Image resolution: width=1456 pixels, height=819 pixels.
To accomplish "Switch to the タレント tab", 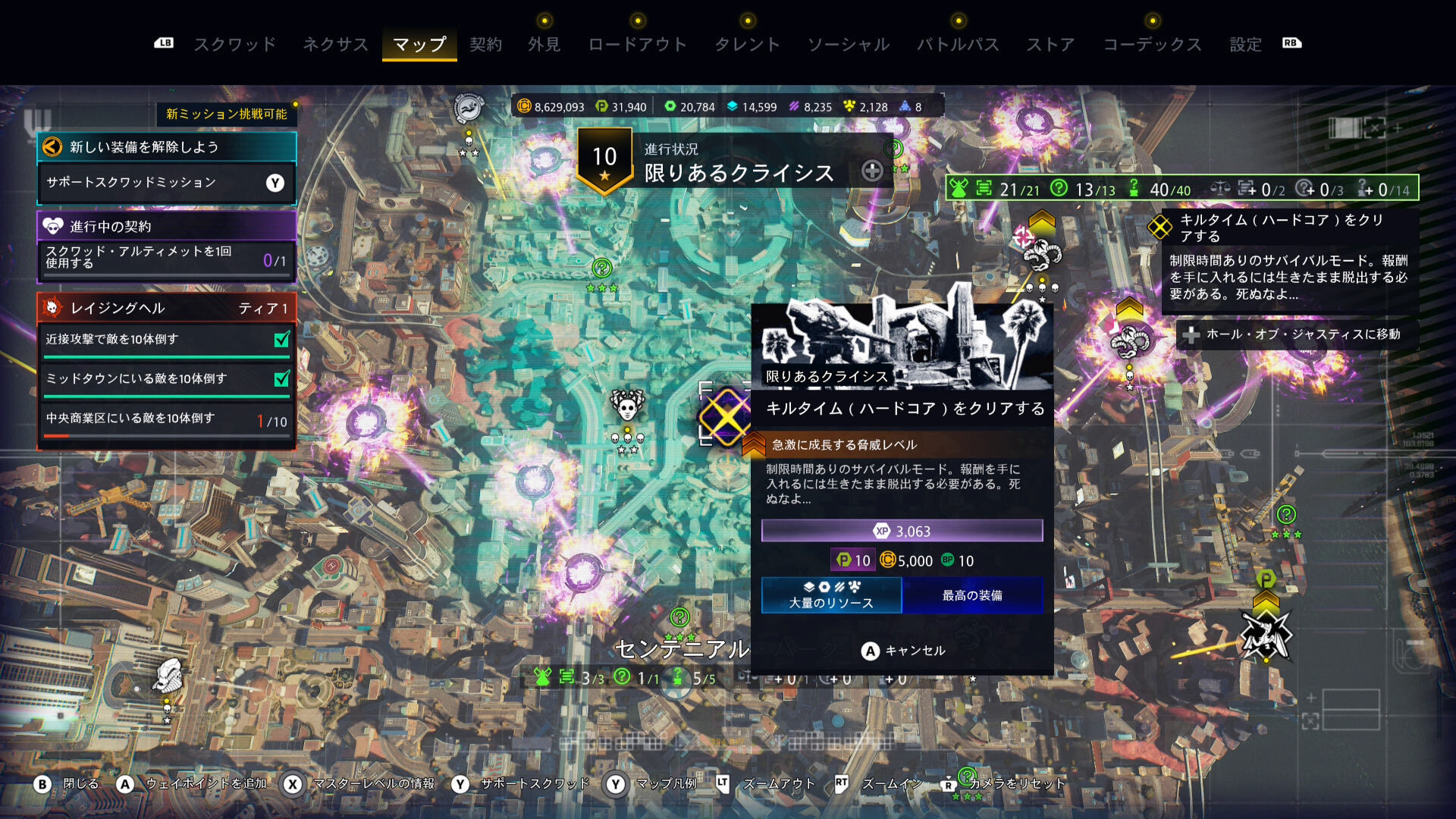I will click(748, 45).
